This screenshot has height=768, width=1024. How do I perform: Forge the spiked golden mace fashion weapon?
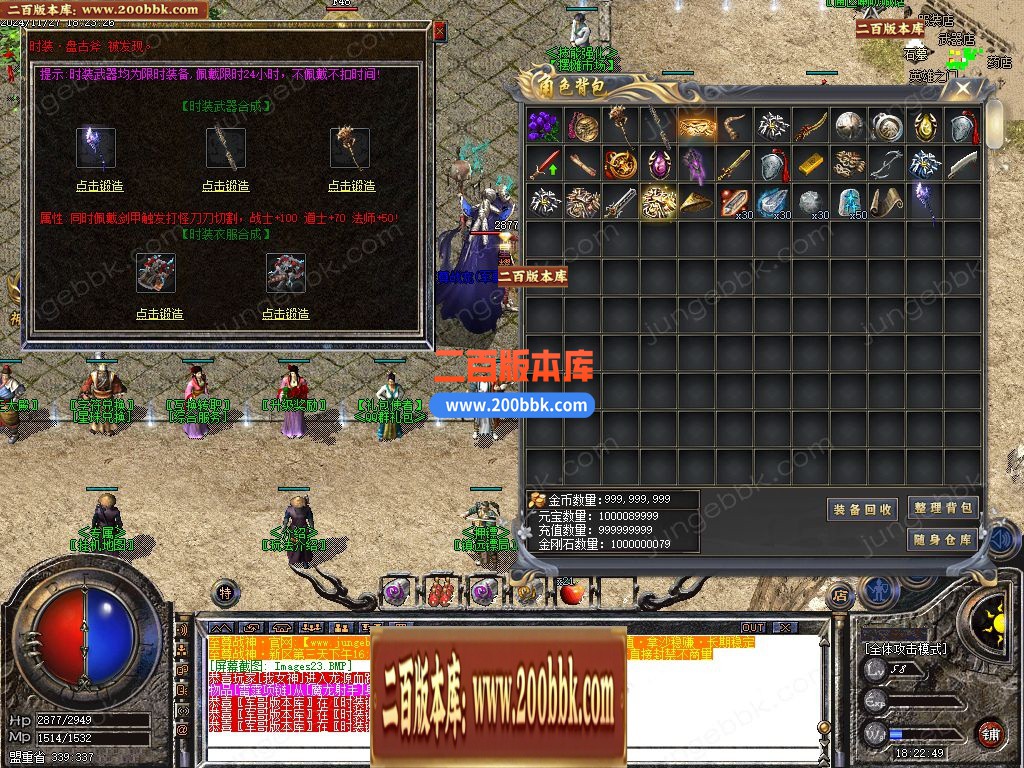click(x=352, y=185)
